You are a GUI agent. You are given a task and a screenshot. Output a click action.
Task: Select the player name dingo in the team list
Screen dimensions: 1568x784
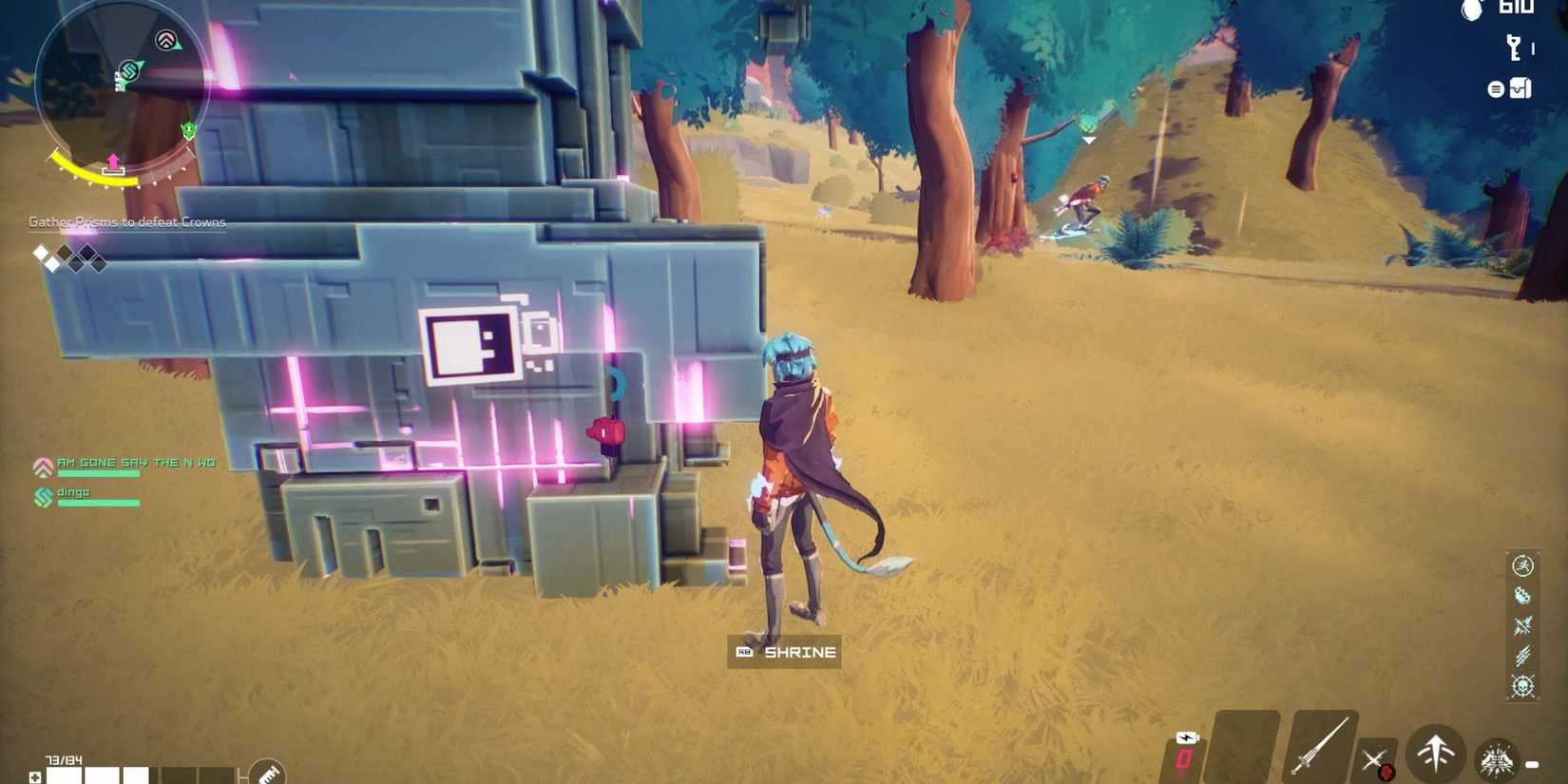[x=76, y=491]
